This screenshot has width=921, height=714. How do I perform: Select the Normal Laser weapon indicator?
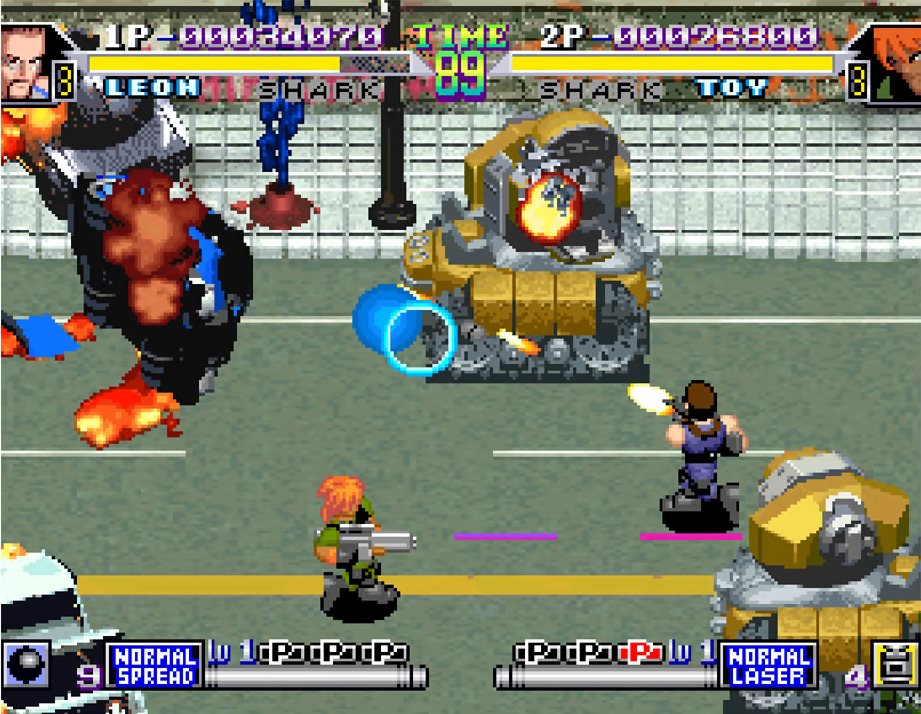tap(769, 665)
